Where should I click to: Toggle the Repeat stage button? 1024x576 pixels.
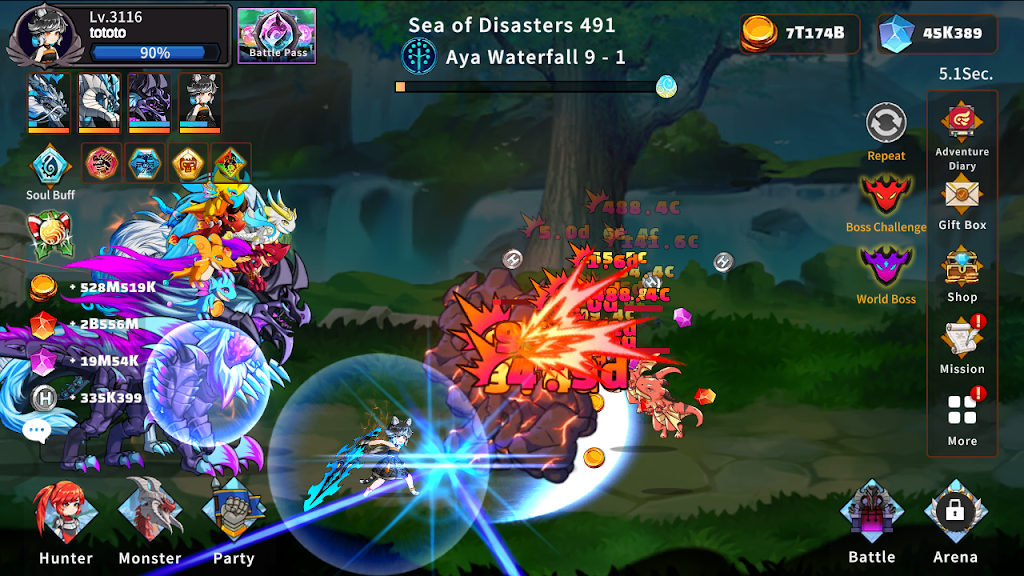(x=886, y=125)
